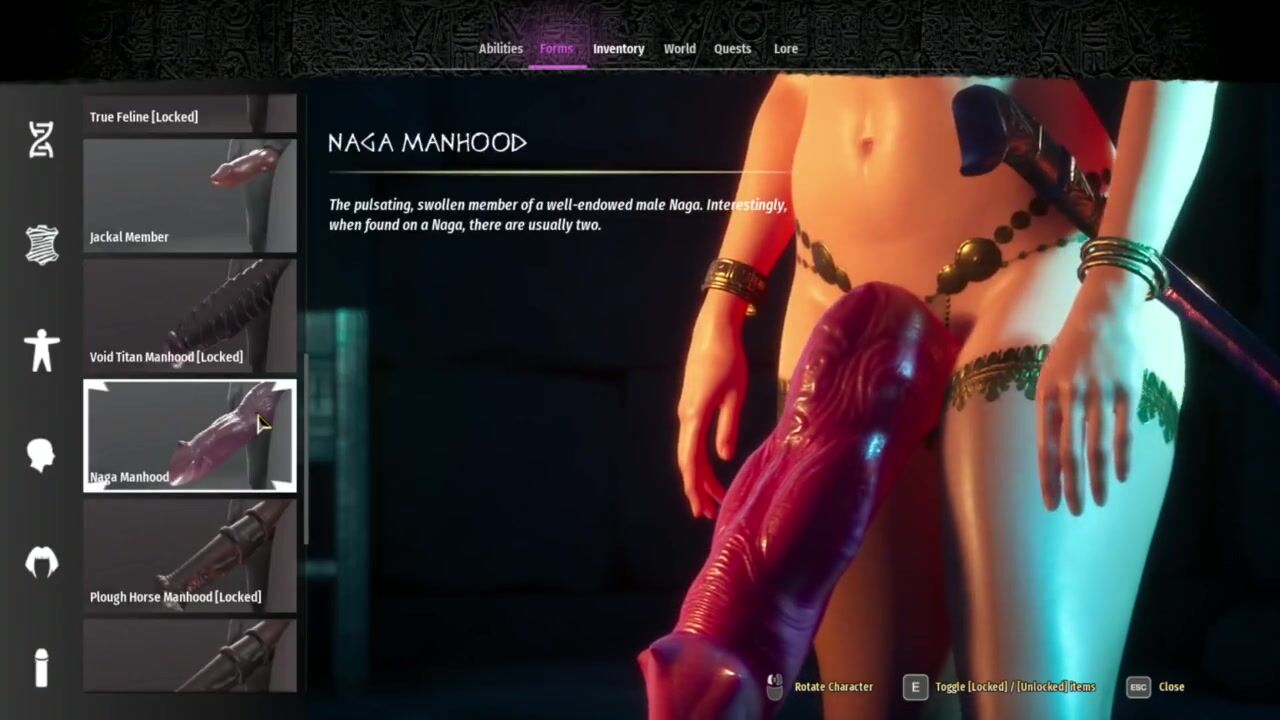Choose the body figure category icon
Viewport: 1280px width, 720px height.
pyautogui.click(x=41, y=350)
